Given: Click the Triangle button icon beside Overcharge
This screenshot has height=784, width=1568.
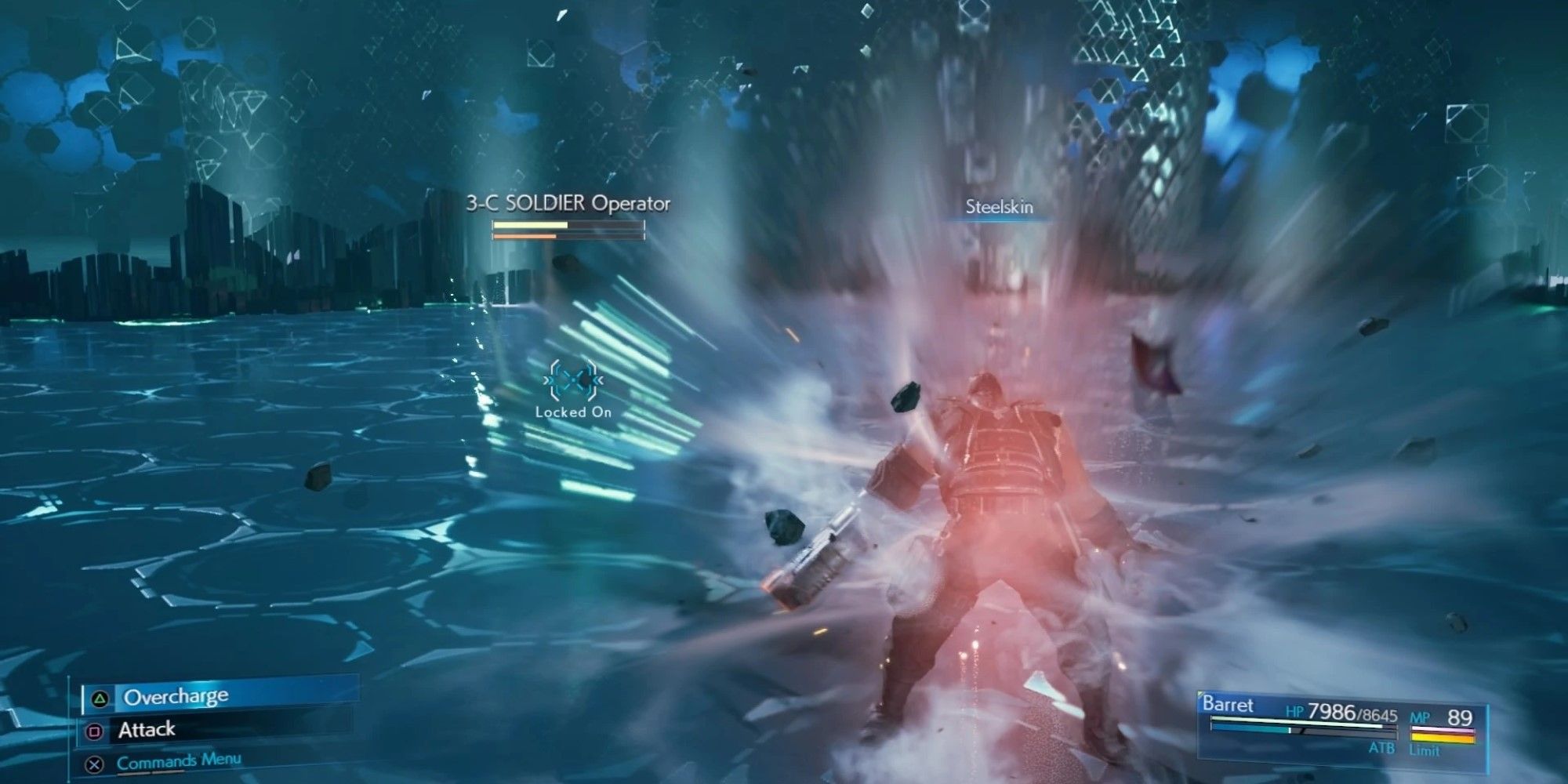Looking at the screenshot, I should (99, 698).
